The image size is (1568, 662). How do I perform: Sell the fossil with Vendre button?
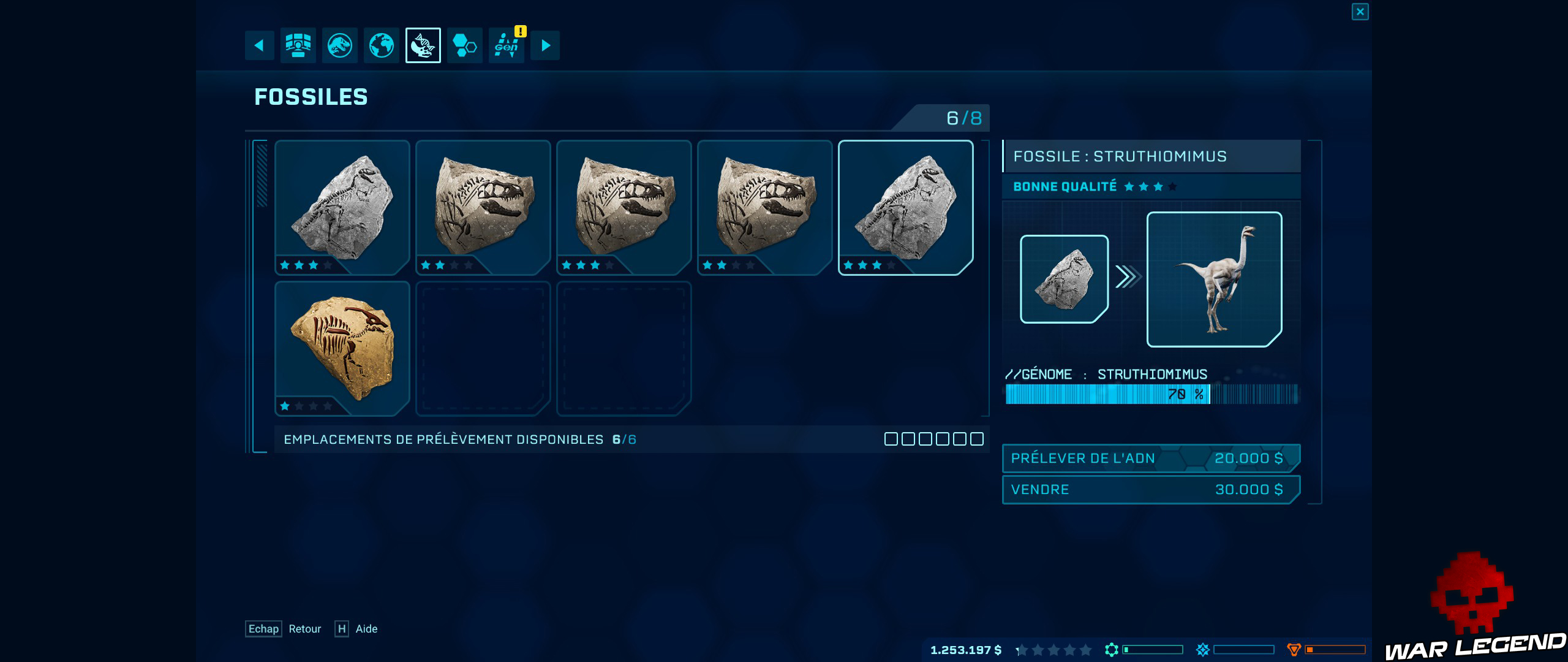click(1150, 489)
